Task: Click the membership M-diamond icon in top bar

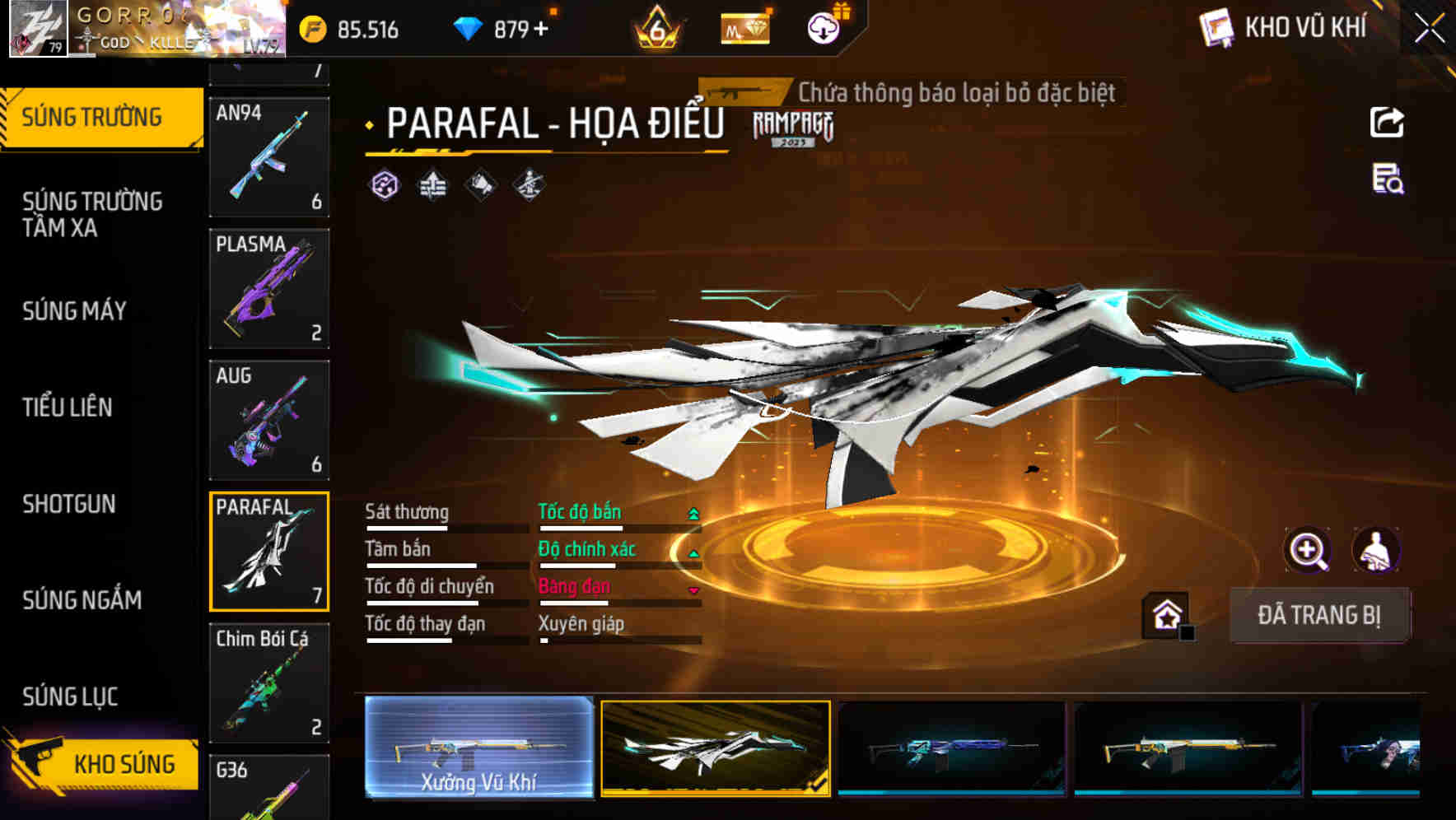Action: click(744, 28)
